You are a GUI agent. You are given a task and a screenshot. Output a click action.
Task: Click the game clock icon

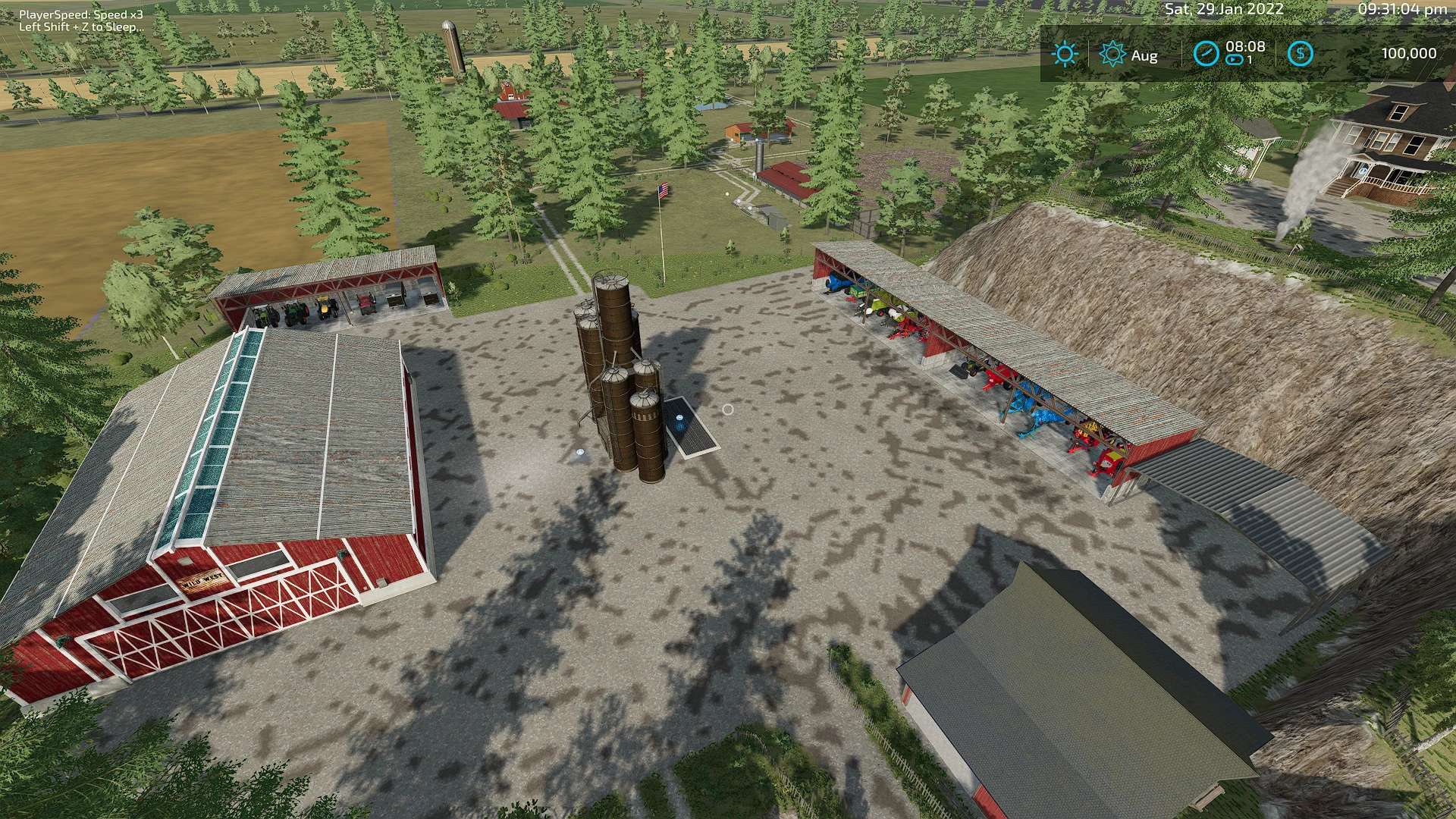click(1206, 54)
